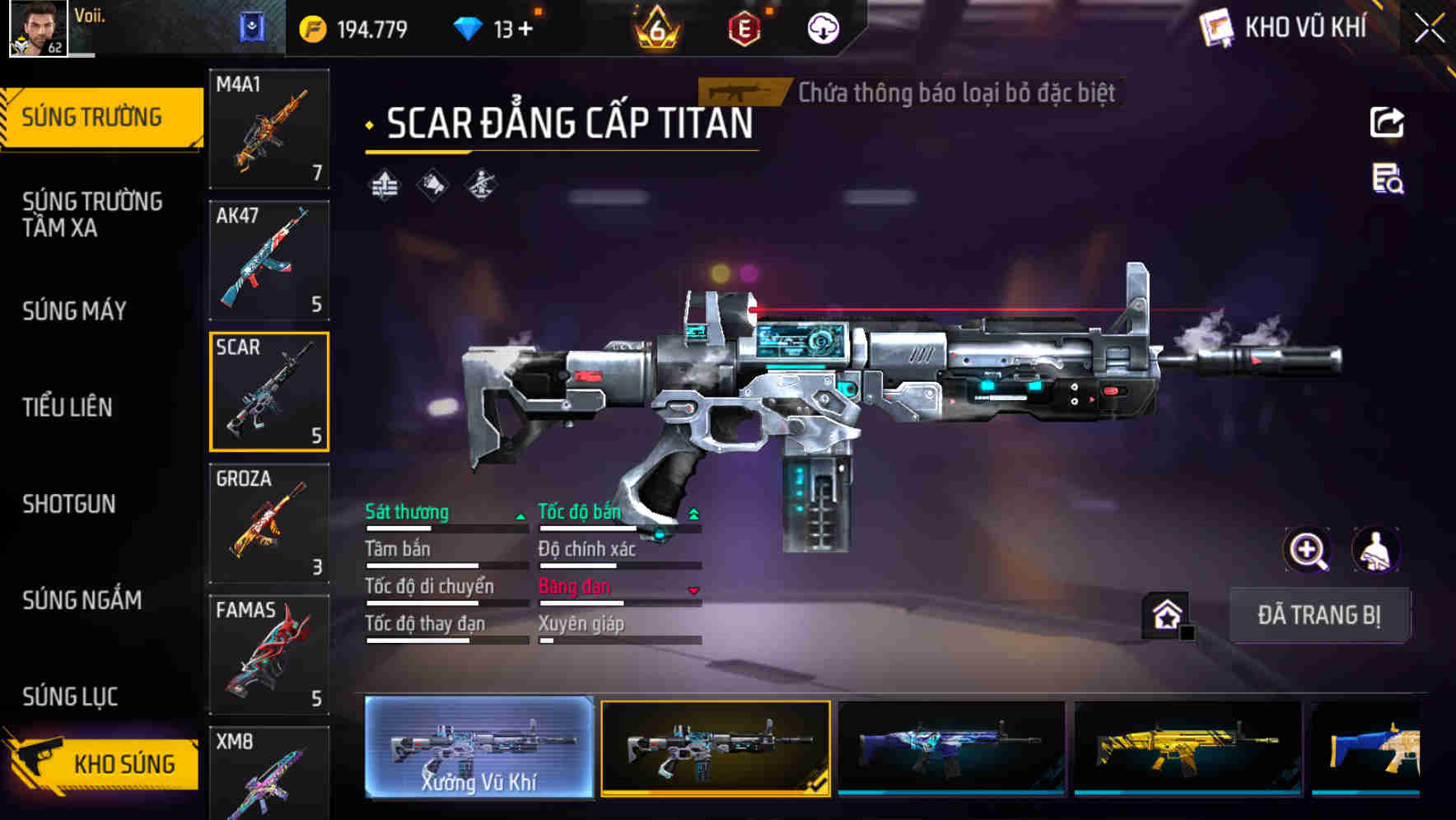Choose the AK47 weapon tile

point(269,260)
